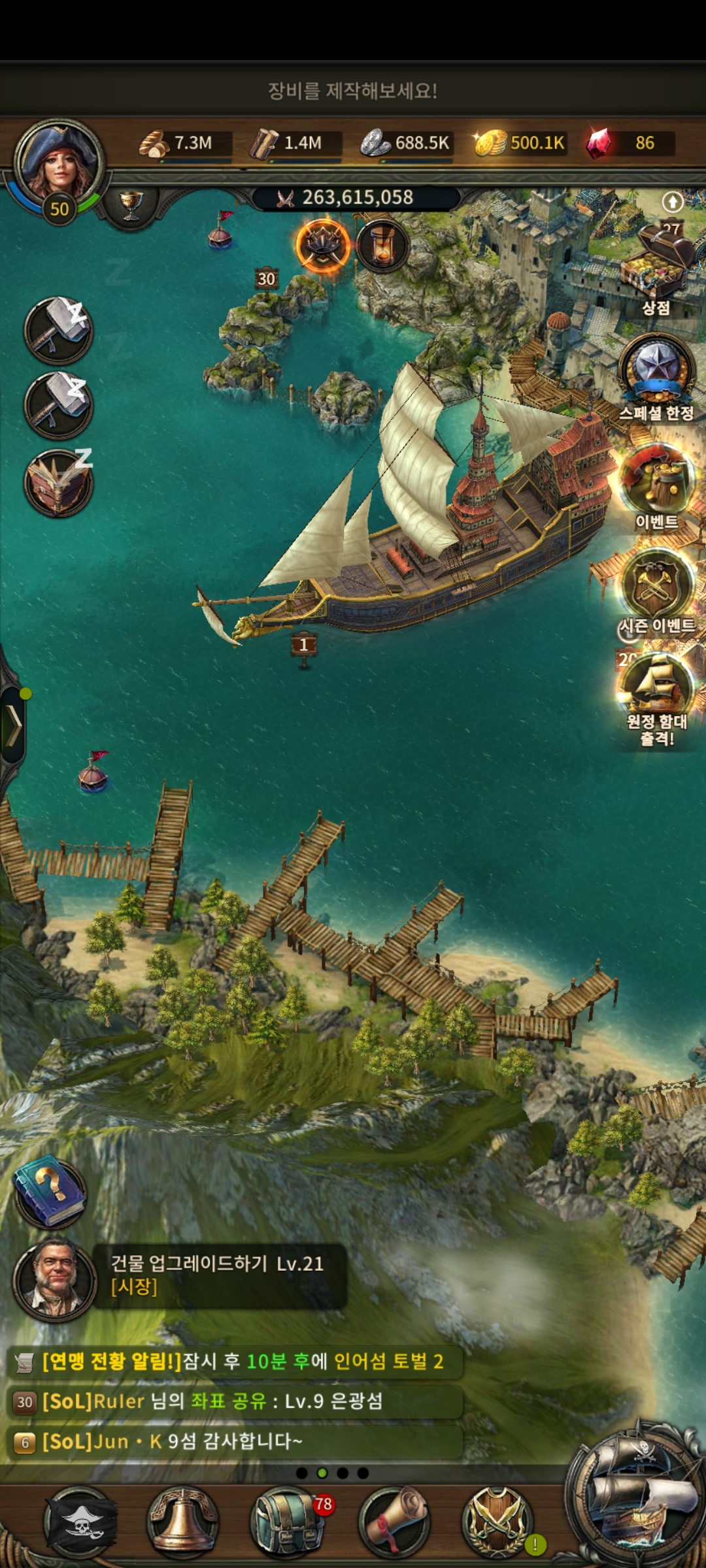
Task: Open the pirate flag menu
Action: (x=80, y=1522)
